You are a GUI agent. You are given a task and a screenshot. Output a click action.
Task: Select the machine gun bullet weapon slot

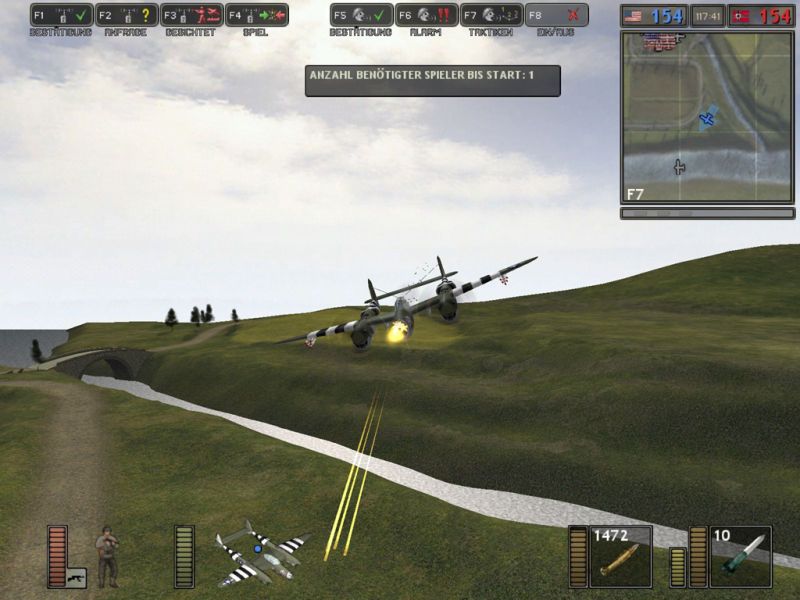[621, 556]
